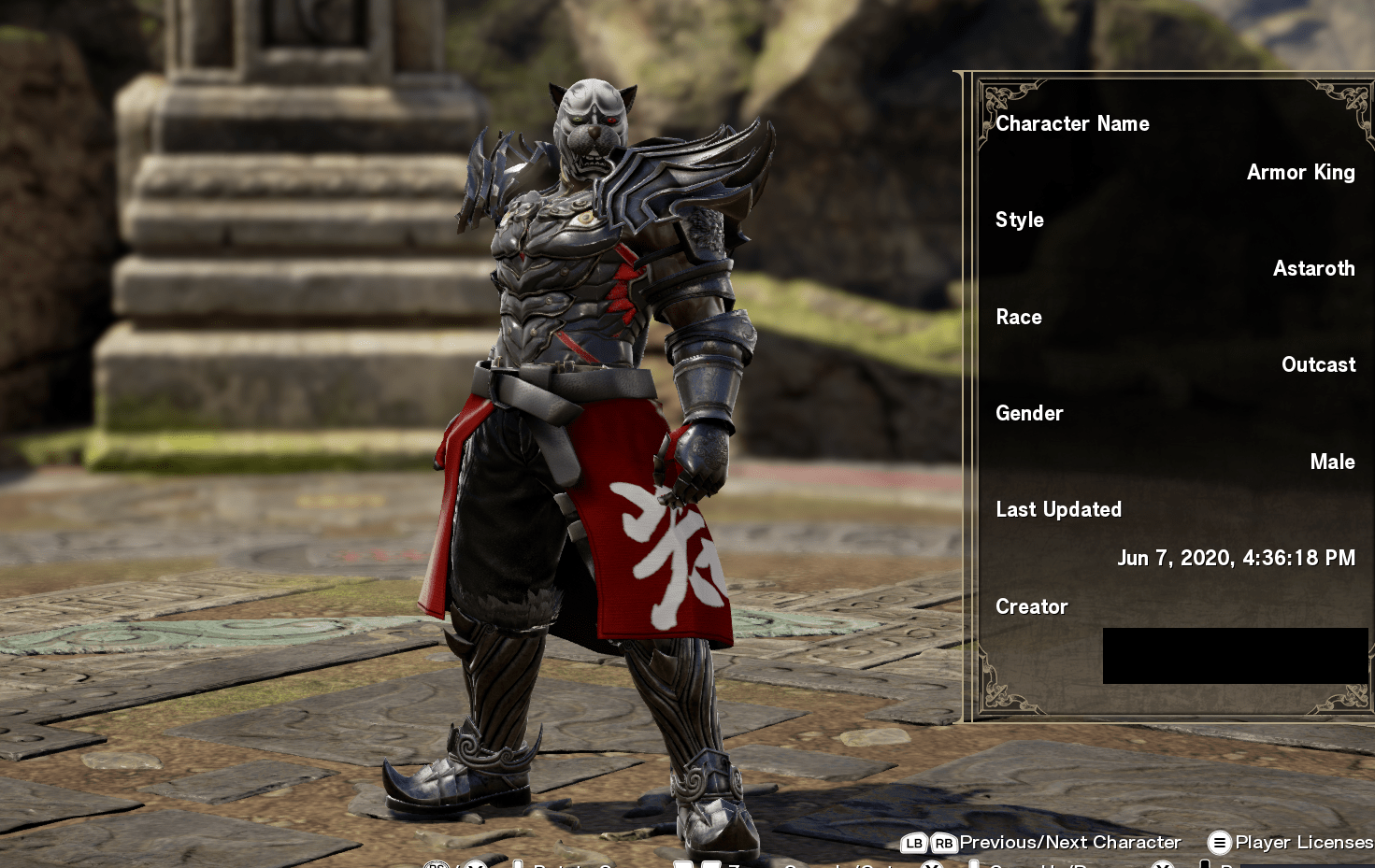Select the Previous/Next Character prompt

(x=1072, y=842)
